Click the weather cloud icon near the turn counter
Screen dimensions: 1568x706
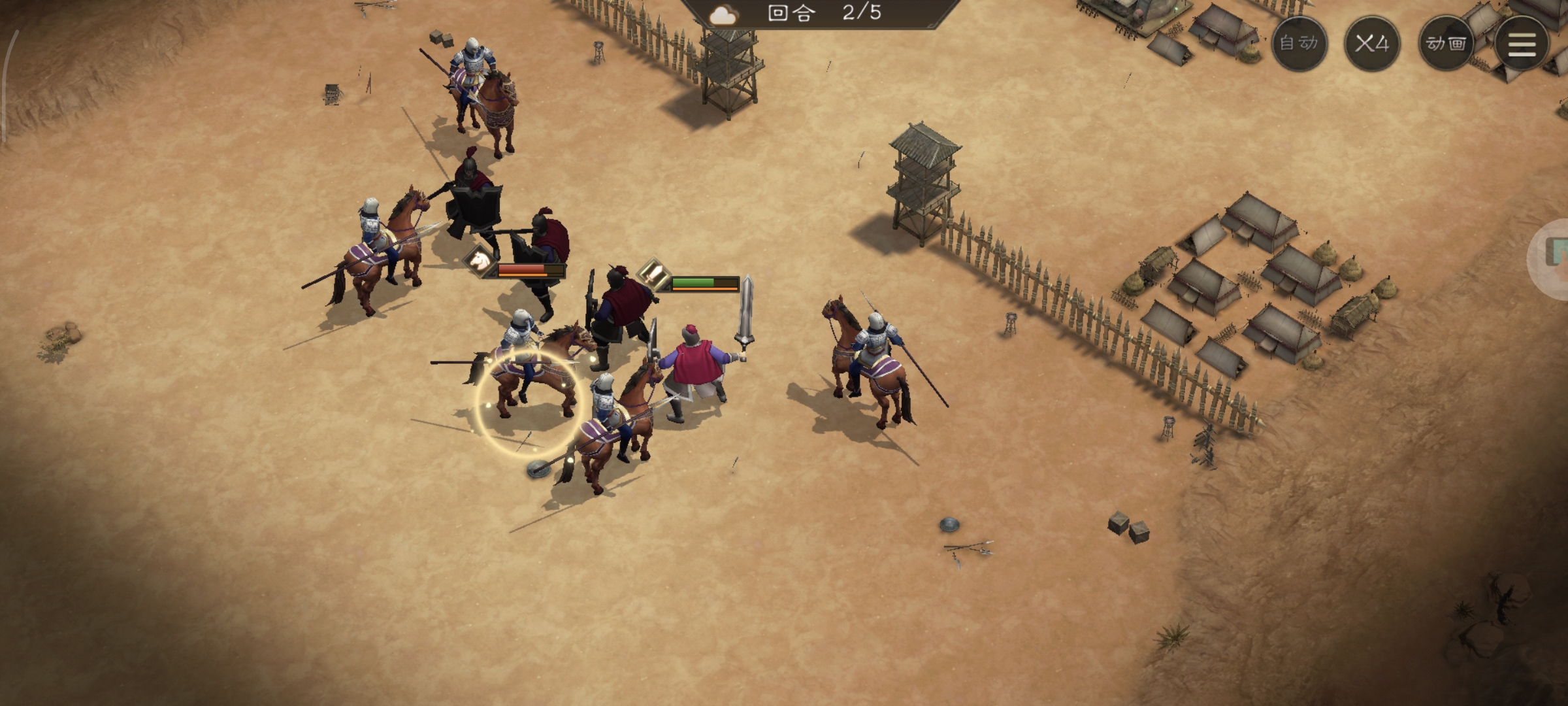722,14
